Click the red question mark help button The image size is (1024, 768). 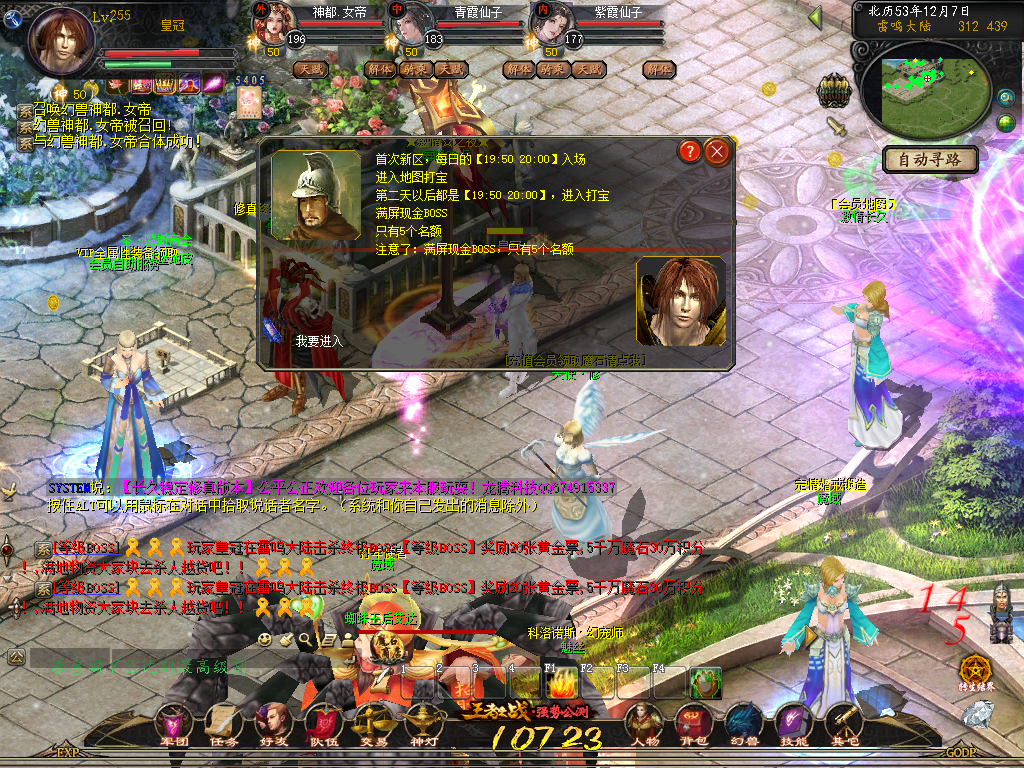coord(689,152)
